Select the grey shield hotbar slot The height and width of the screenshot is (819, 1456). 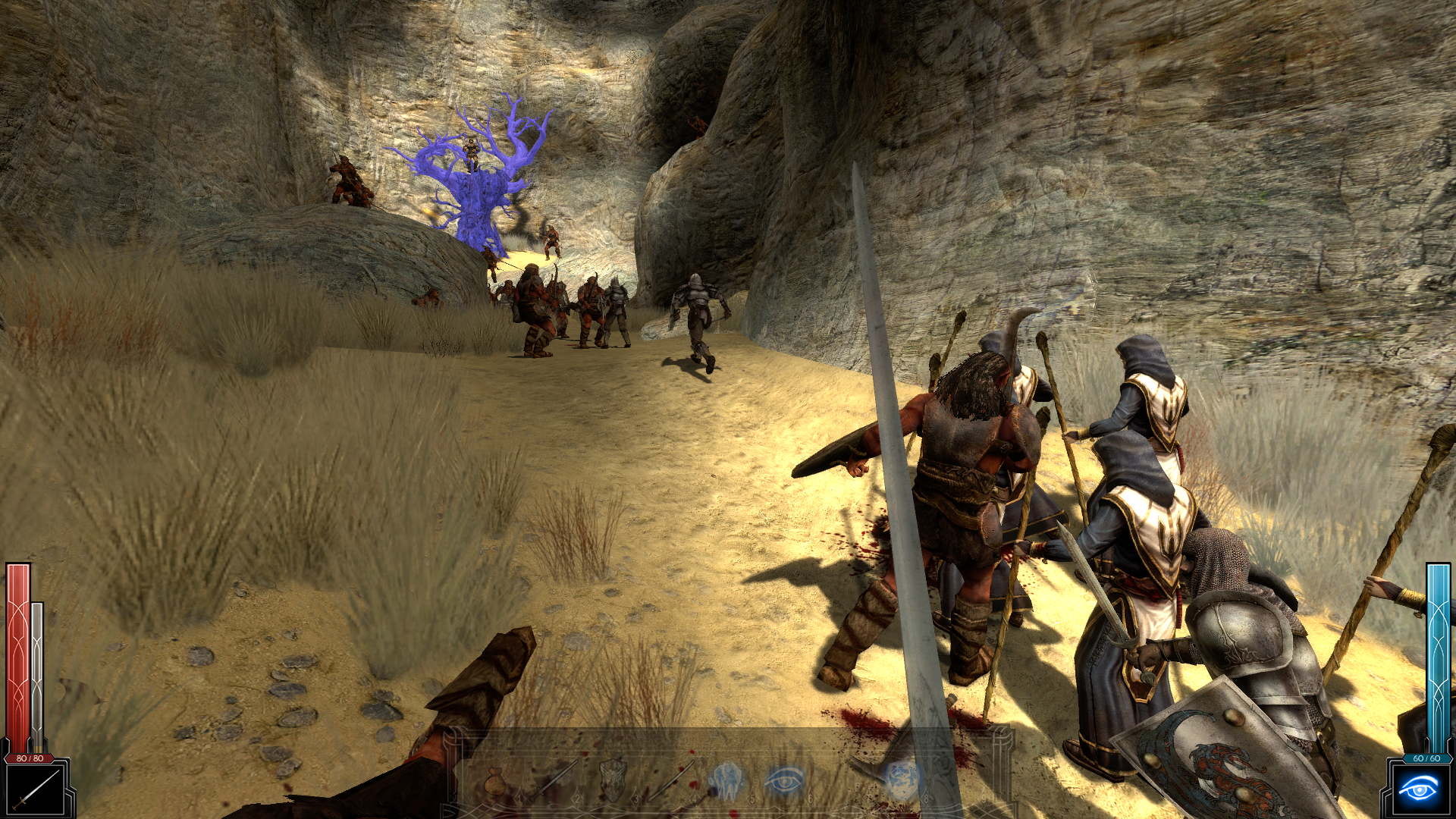click(613, 781)
